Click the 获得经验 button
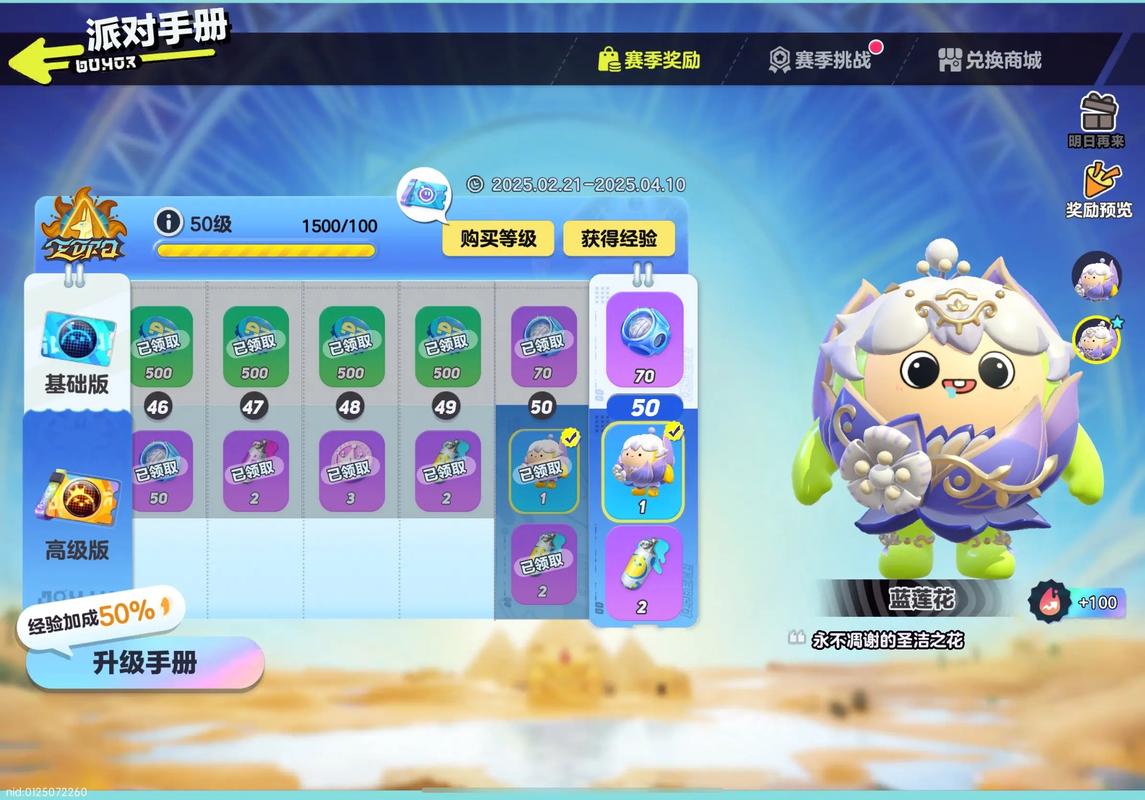This screenshot has width=1145, height=800. click(x=619, y=238)
